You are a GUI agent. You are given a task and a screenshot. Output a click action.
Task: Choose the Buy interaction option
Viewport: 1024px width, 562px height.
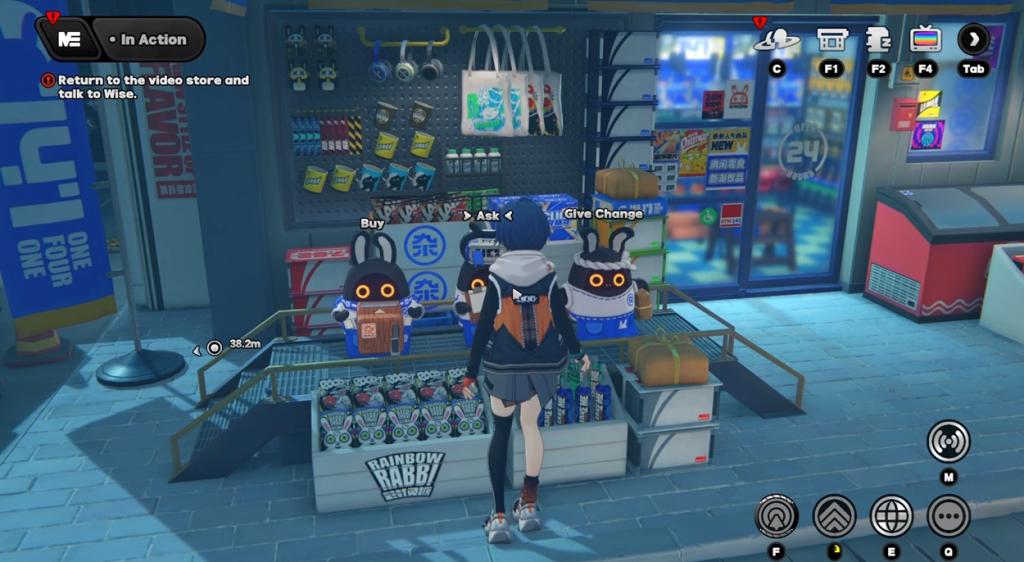(372, 224)
